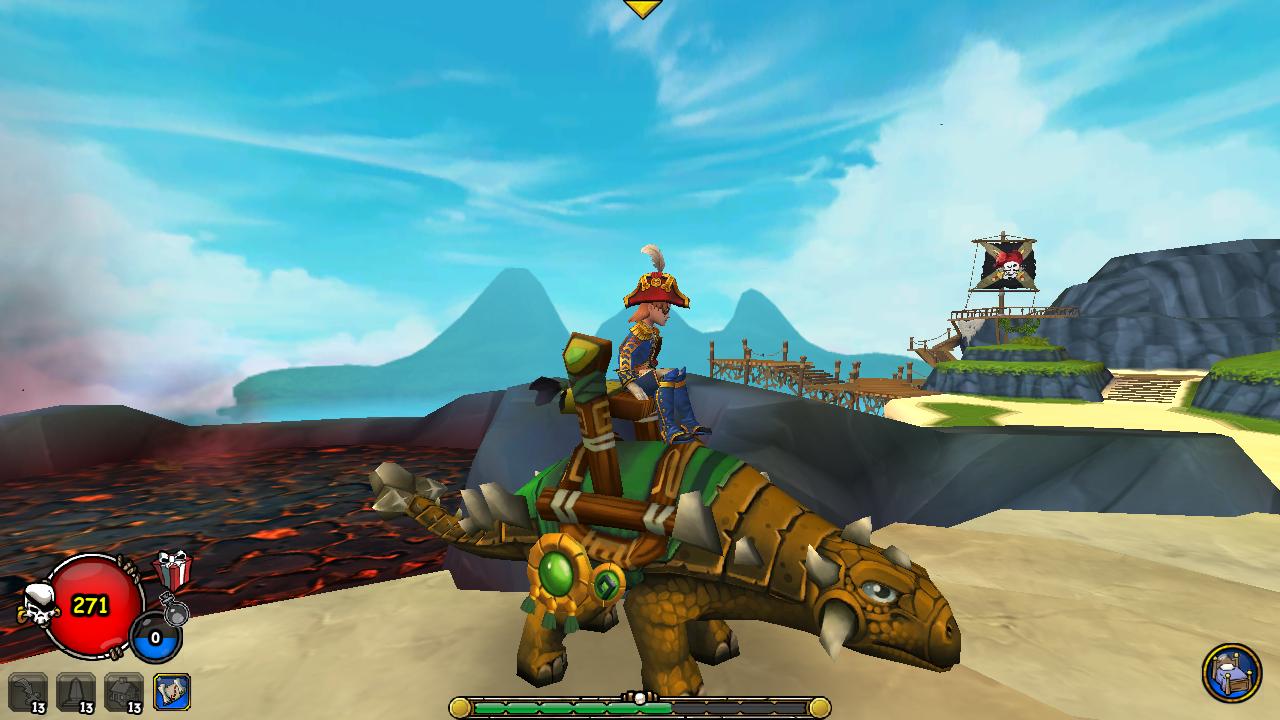Use the grey potion flask
Screen dimensions: 1280x720
click(174, 608)
